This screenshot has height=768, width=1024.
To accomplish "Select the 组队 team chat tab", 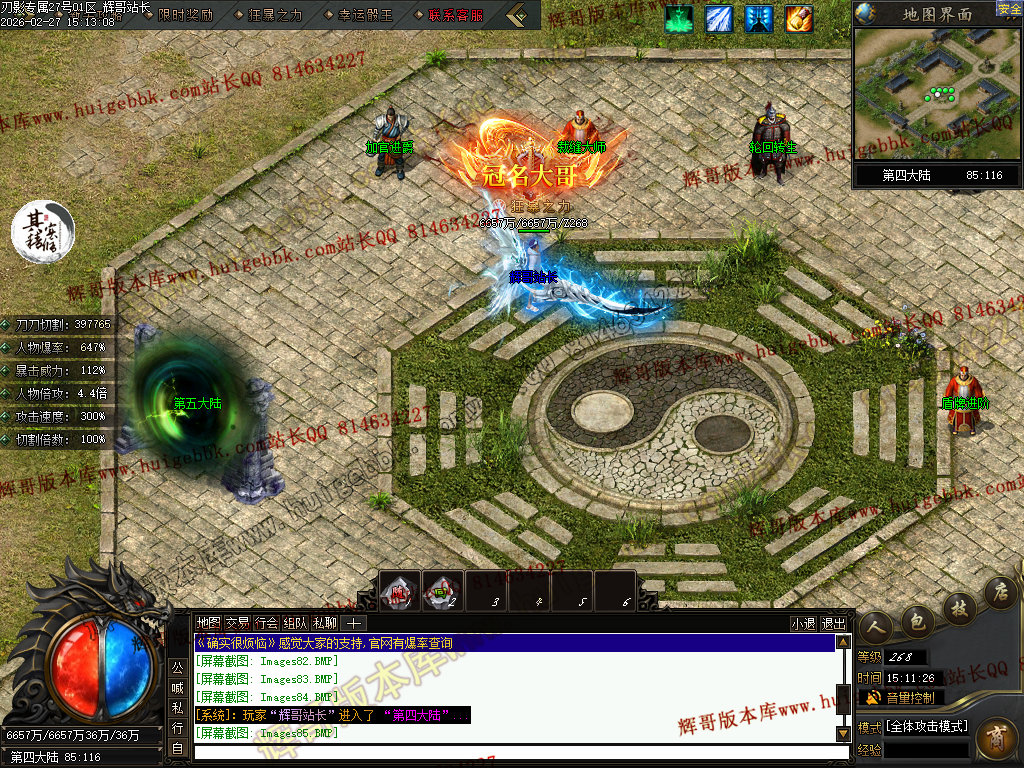I will click(295, 623).
